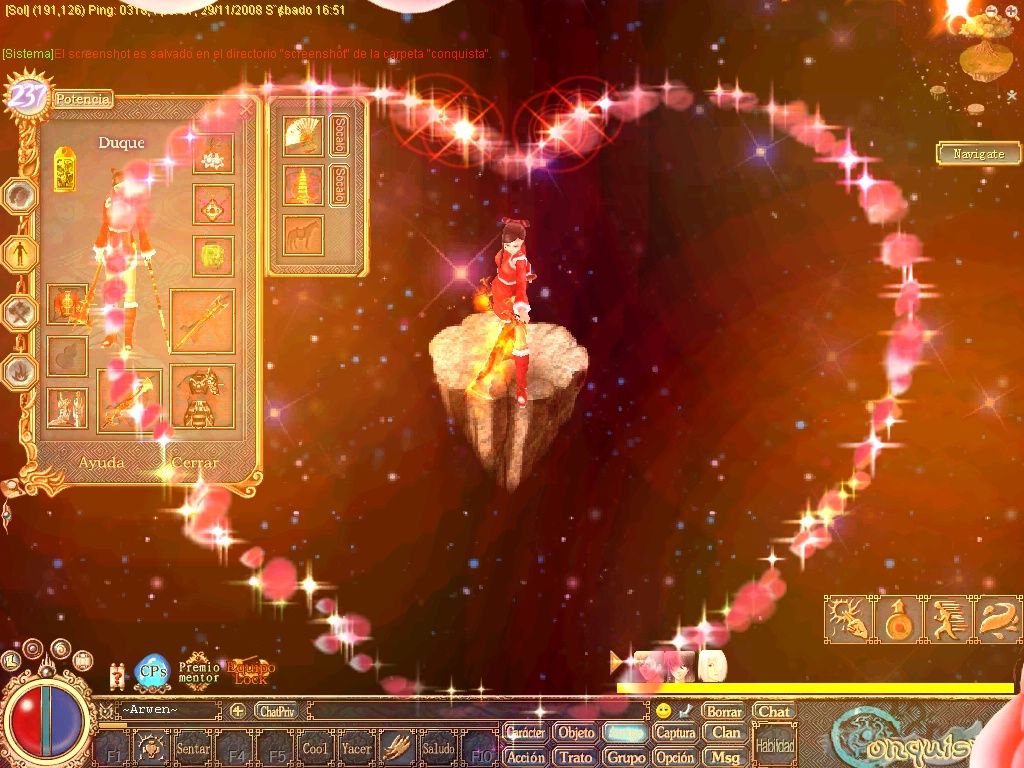This screenshot has width=1024, height=768.
Task: Select the Trato trade button
Action: tap(575, 757)
